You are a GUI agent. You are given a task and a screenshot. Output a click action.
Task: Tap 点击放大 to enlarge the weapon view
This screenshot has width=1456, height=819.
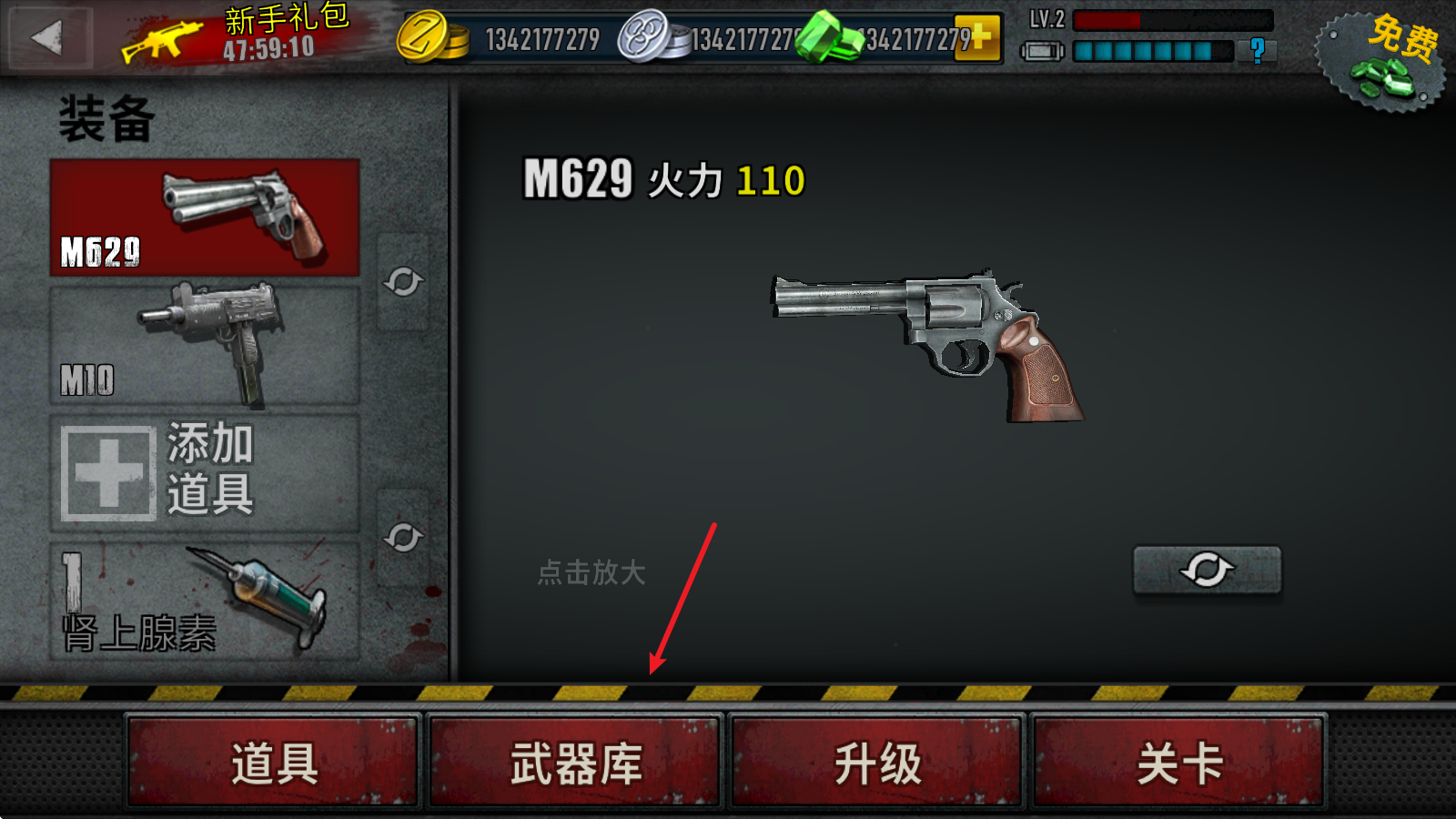point(592,573)
